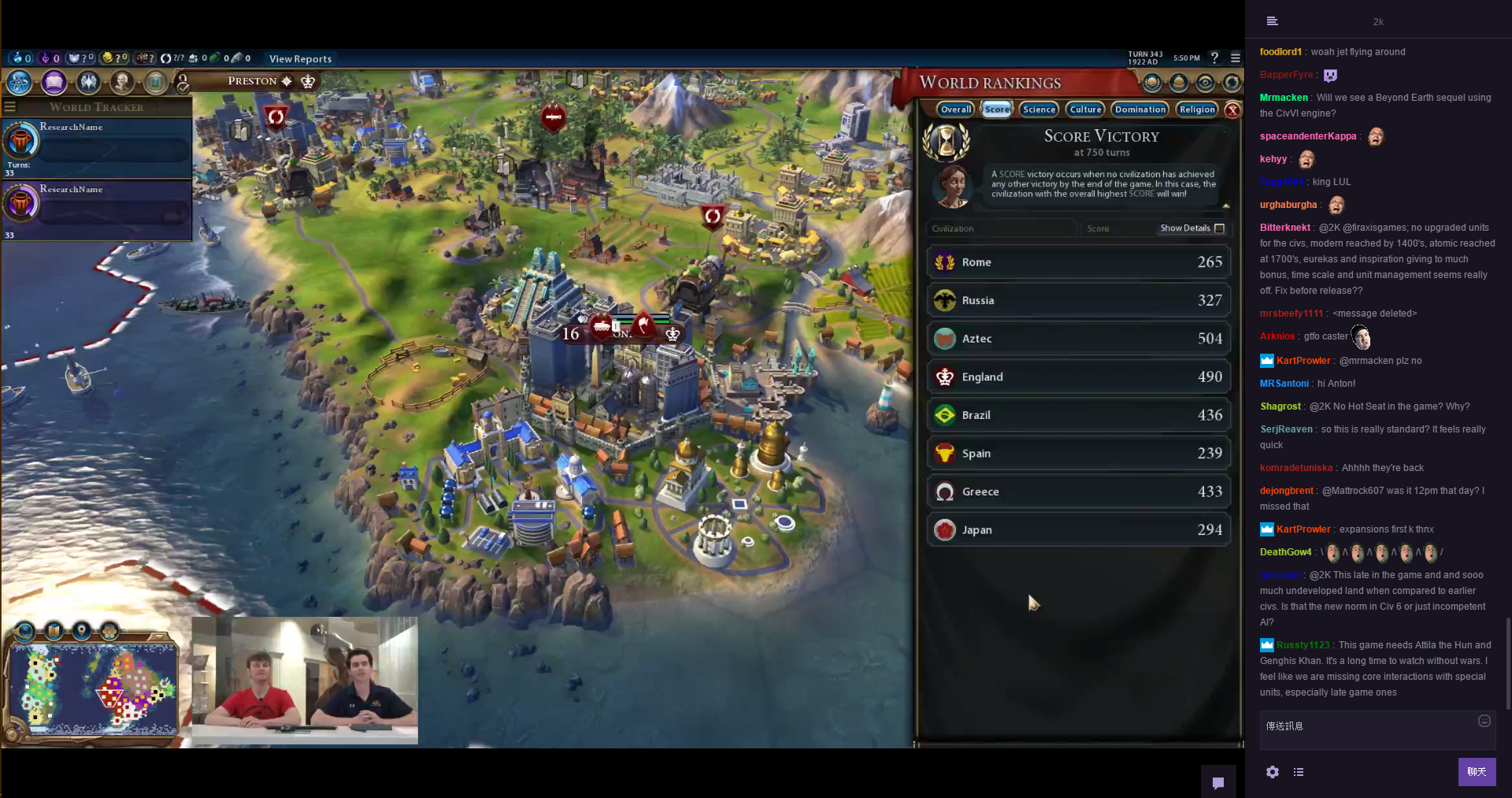Tick the Show Details checkbox
Image resolution: width=1512 pixels, height=798 pixels.
tap(1219, 228)
